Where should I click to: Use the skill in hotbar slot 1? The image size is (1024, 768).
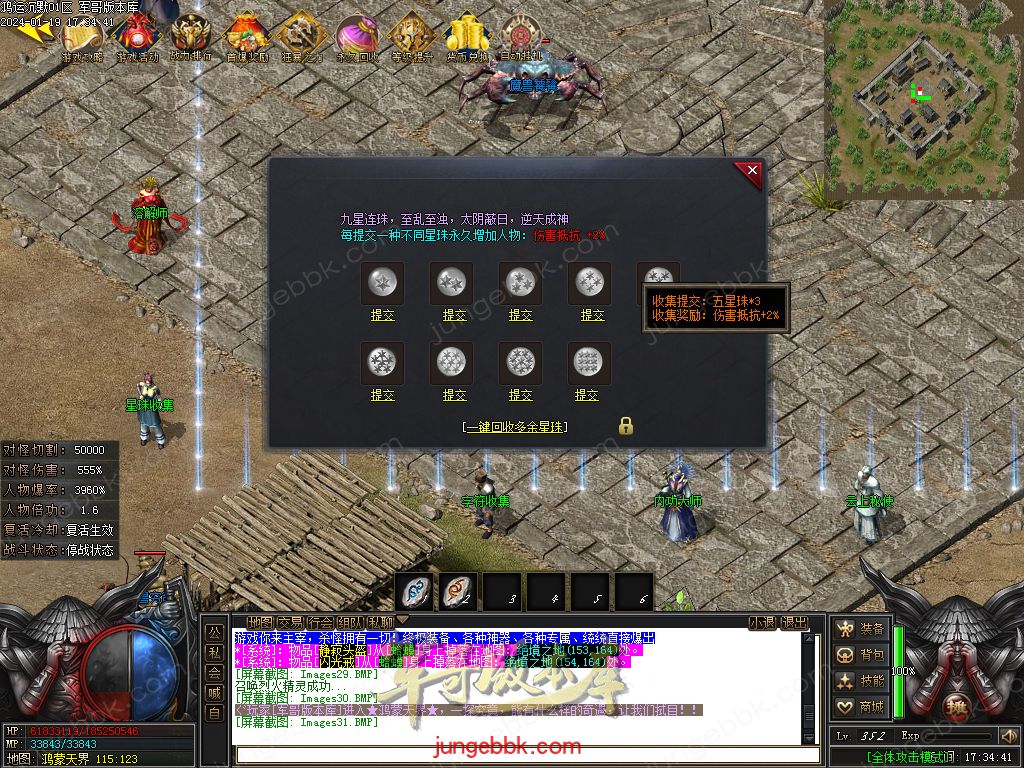click(415, 591)
